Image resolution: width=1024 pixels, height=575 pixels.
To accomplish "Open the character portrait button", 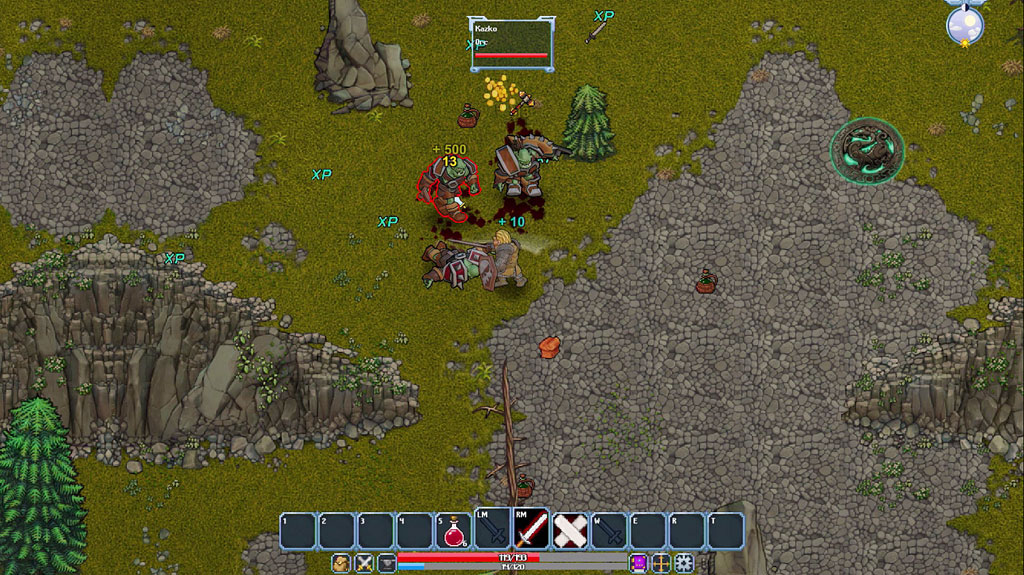I will [341, 563].
